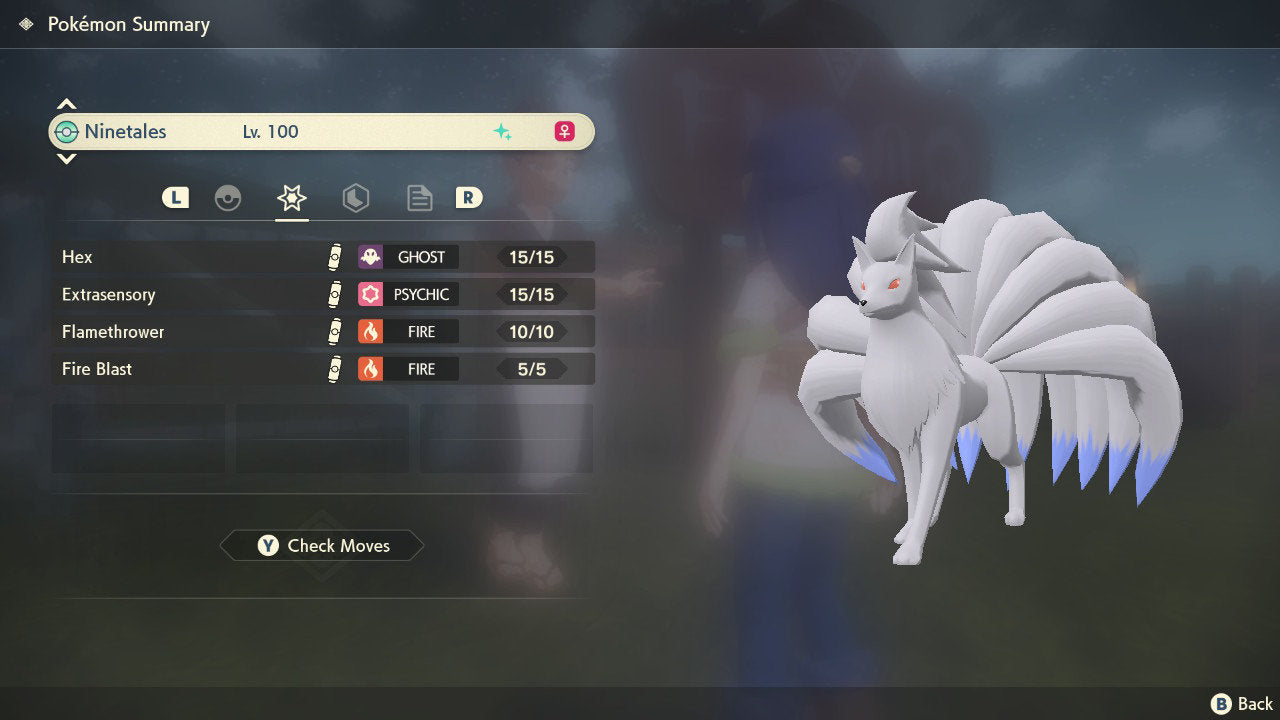
Task: Go to next Pokémon with down arrow
Action: pyautogui.click(x=67, y=159)
